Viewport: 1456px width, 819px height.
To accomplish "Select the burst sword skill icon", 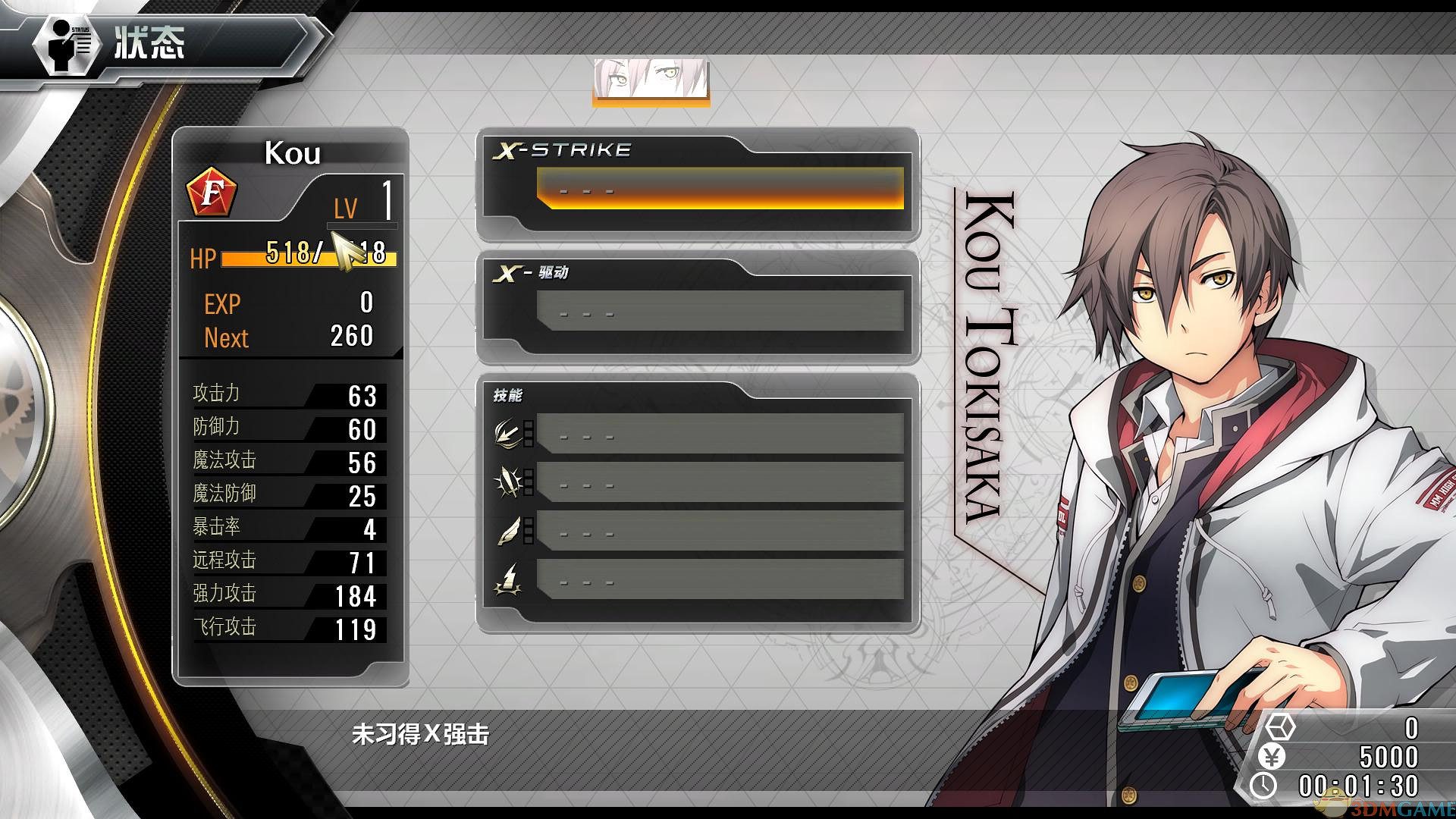I will point(507,481).
